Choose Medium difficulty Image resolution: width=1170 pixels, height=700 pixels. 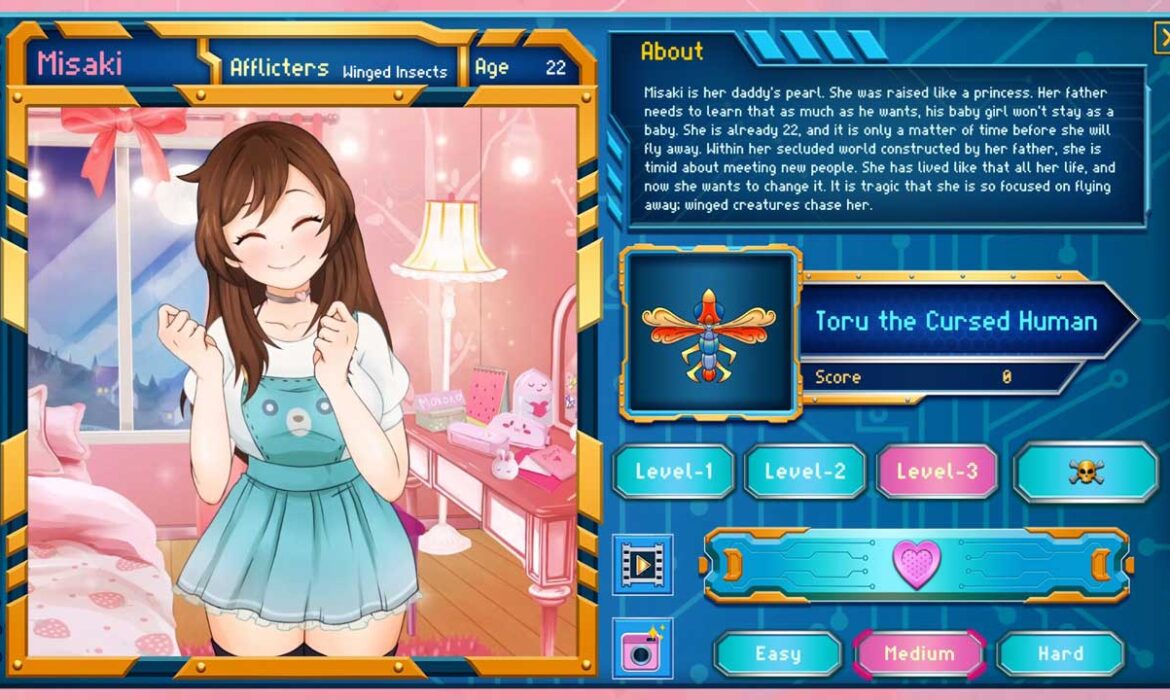[x=919, y=654]
